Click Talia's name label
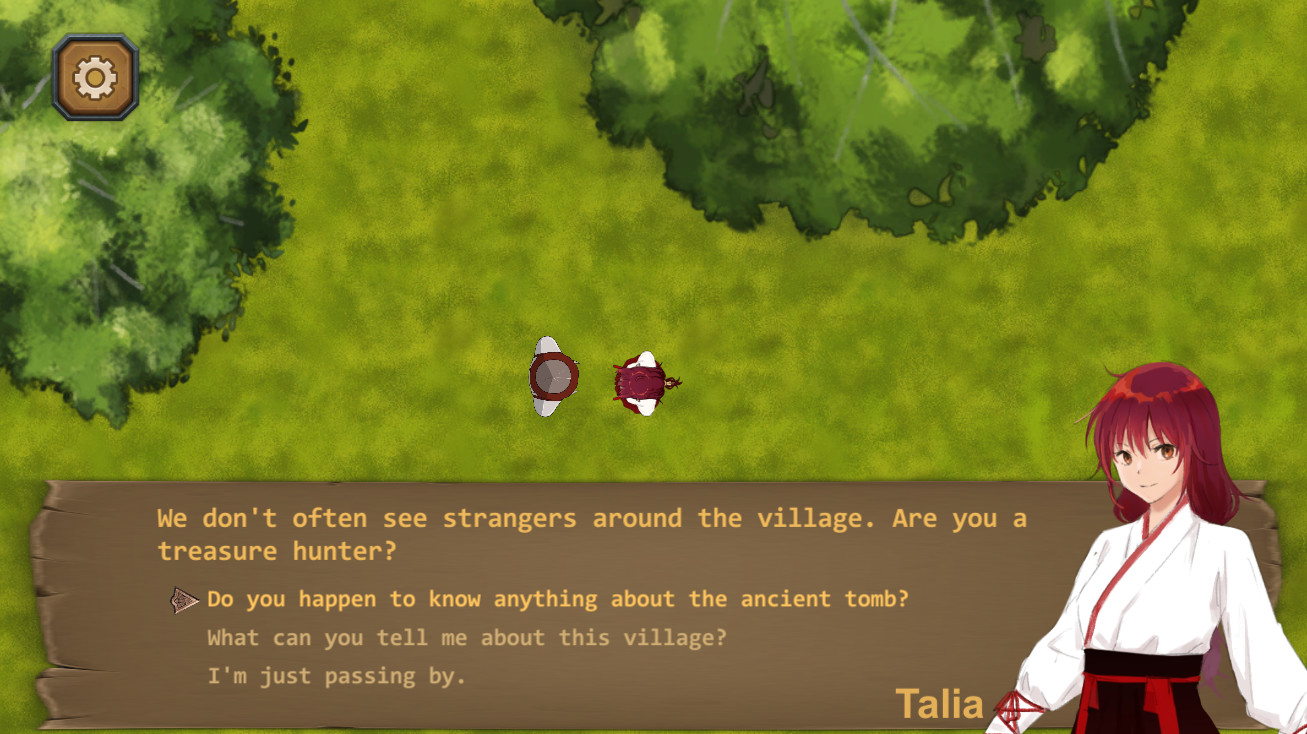The width and height of the screenshot is (1307, 734). click(938, 704)
